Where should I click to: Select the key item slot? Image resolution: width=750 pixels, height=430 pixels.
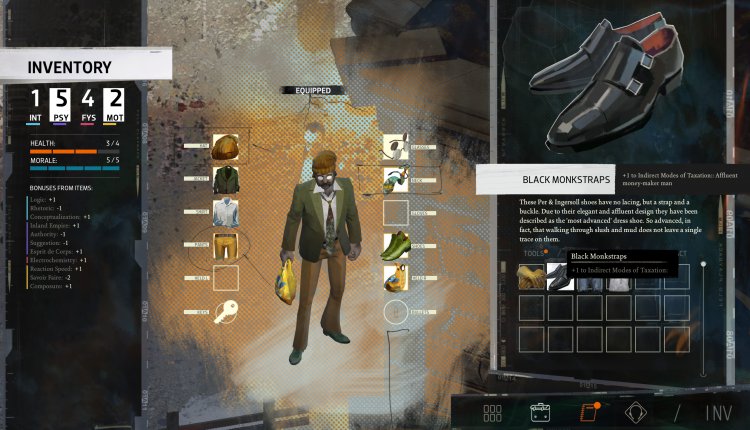(226, 310)
